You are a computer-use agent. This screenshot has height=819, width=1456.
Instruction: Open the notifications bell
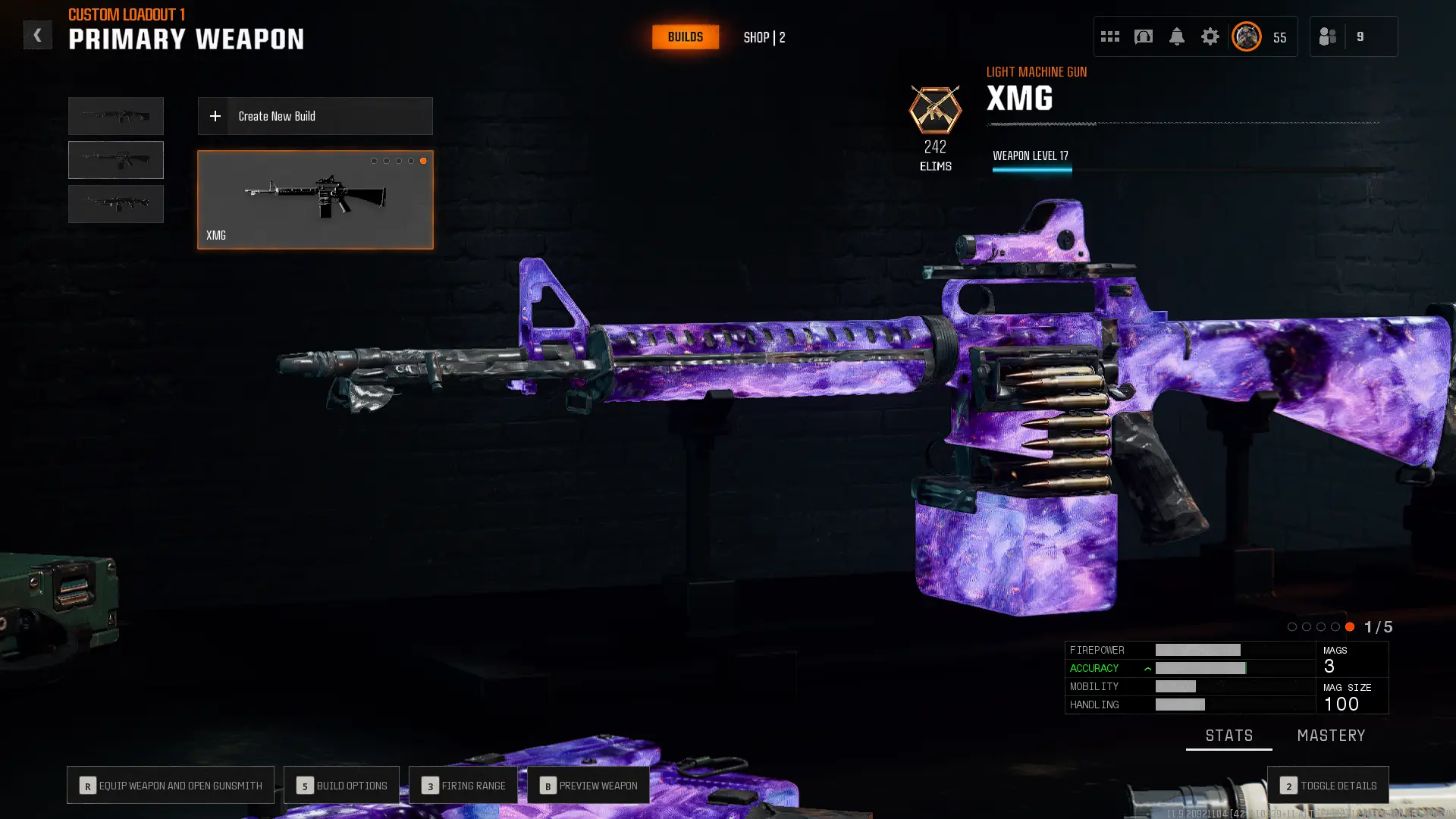coord(1177,36)
